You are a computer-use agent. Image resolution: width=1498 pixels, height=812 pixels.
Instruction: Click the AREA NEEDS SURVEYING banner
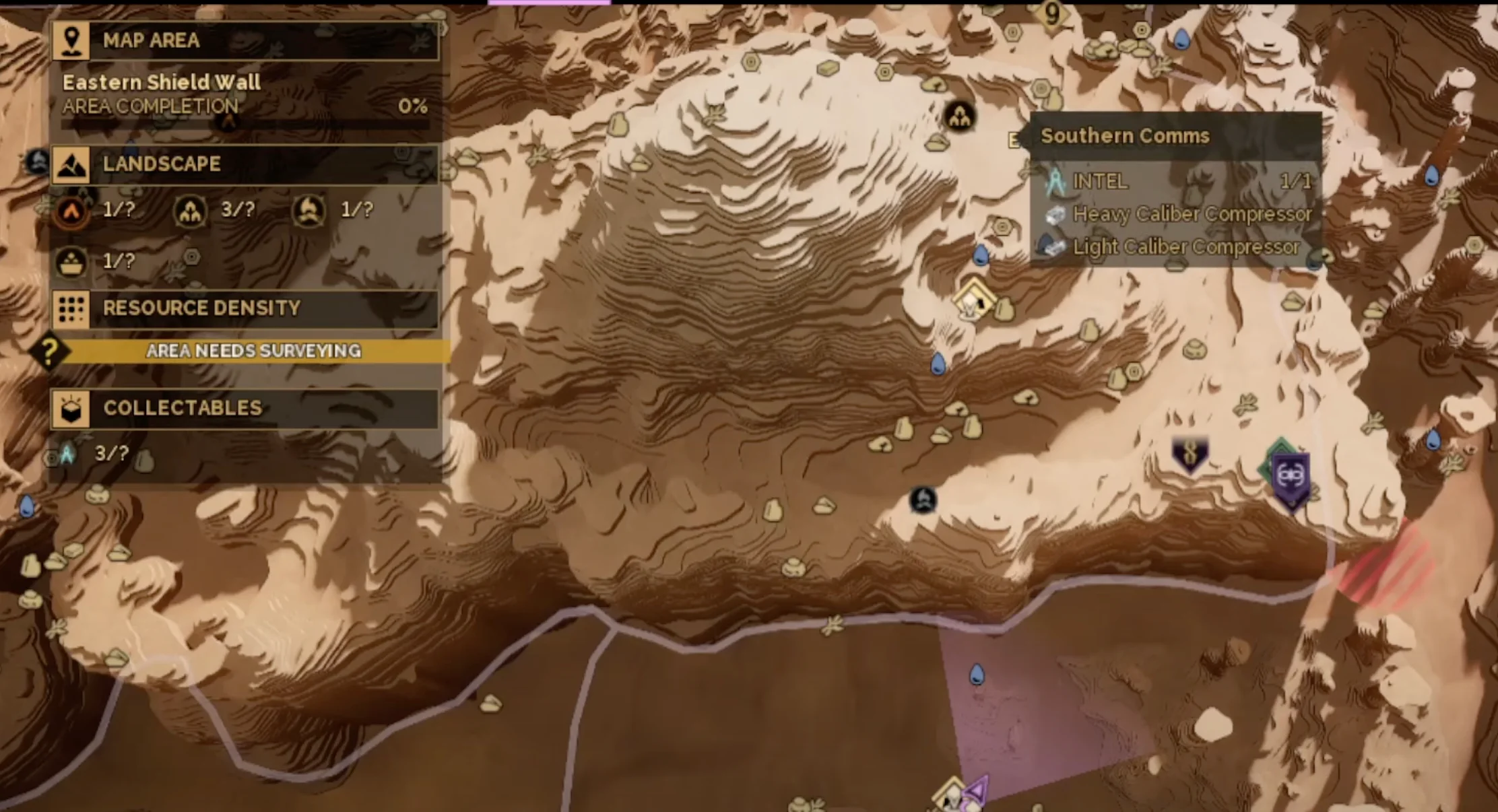click(x=254, y=351)
